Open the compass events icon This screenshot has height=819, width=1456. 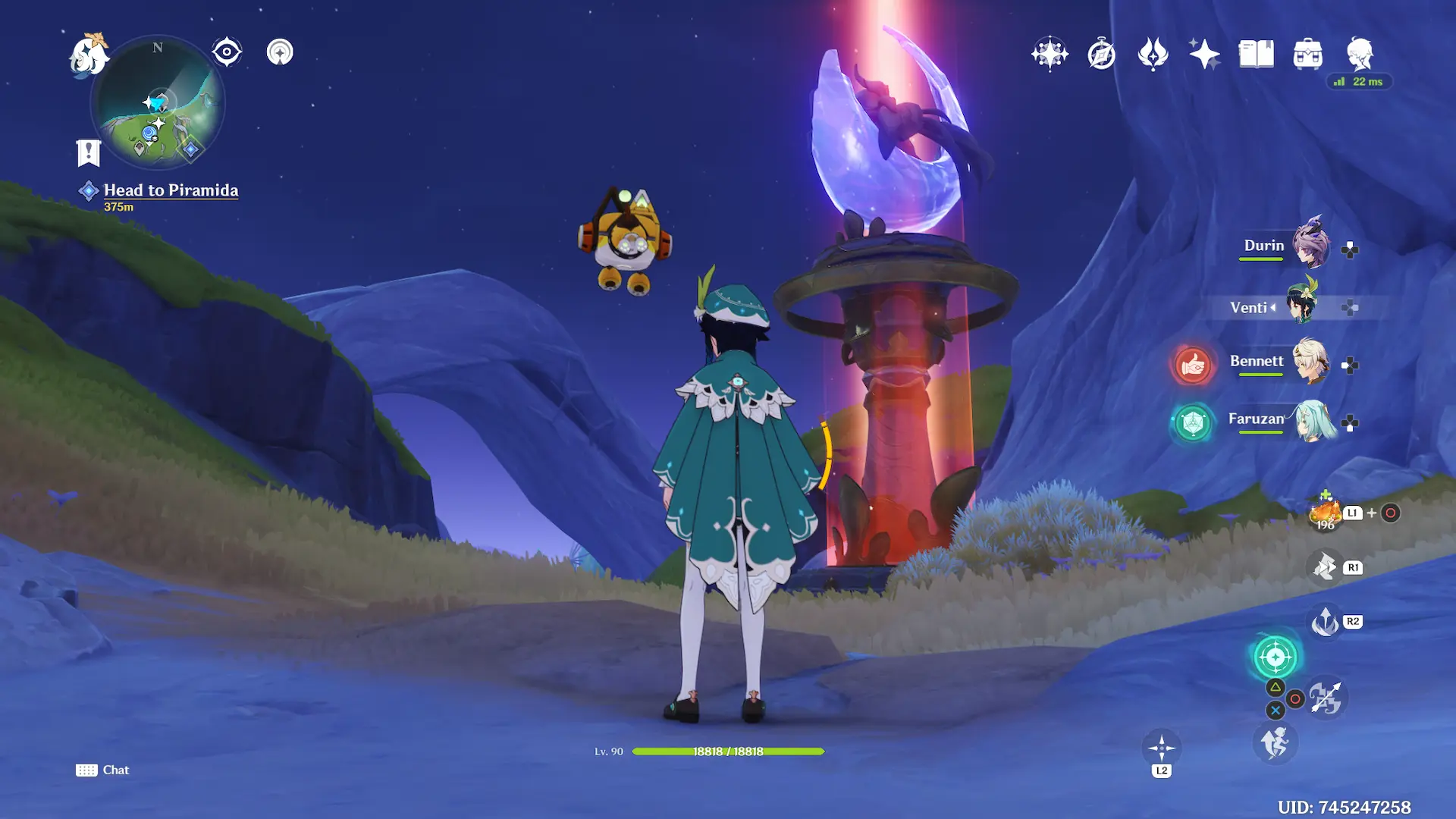[1101, 55]
